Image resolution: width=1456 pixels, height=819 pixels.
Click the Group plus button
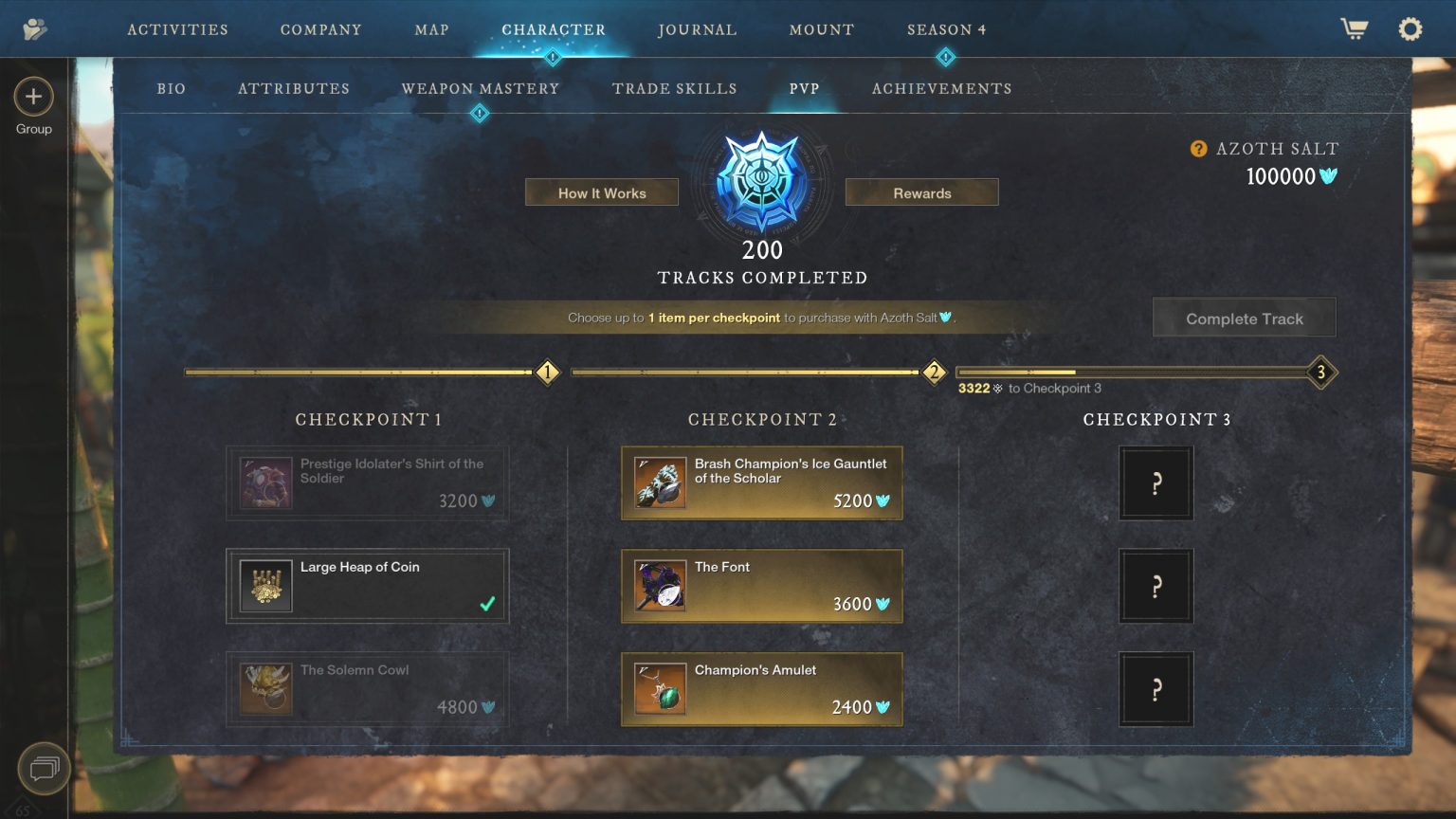[x=34, y=98]
